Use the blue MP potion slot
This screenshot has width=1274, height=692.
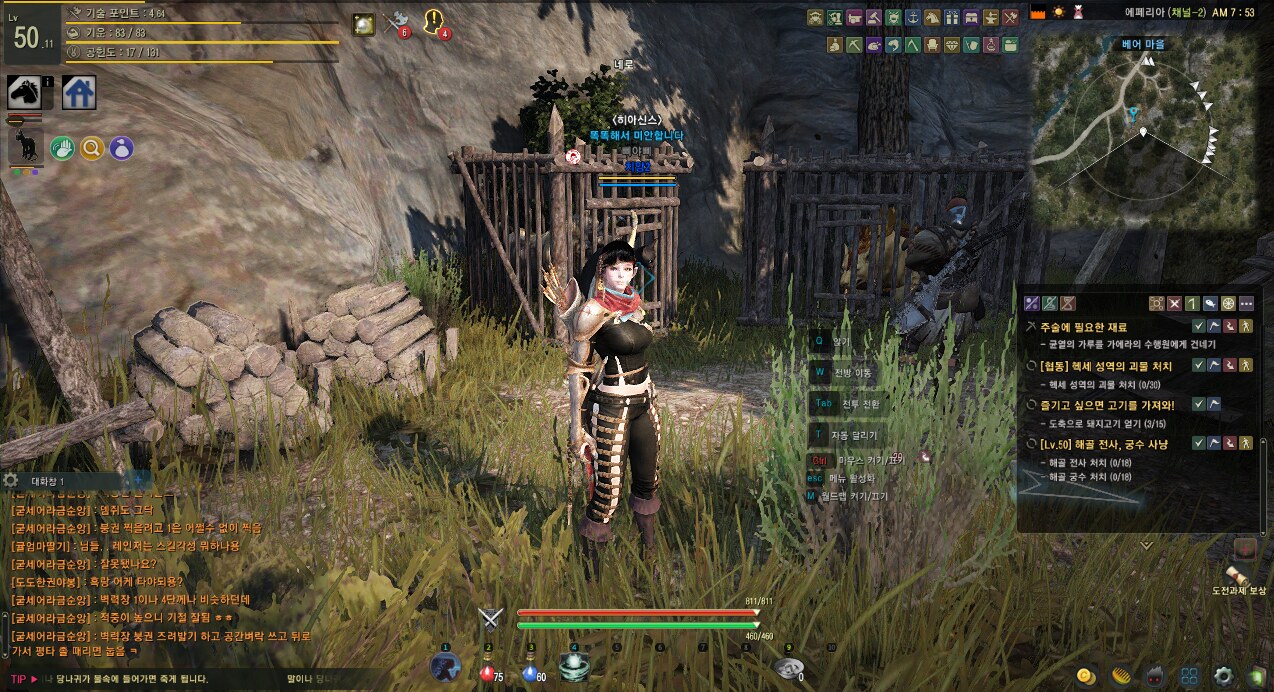pyautogui.click(x=531, y=669)
